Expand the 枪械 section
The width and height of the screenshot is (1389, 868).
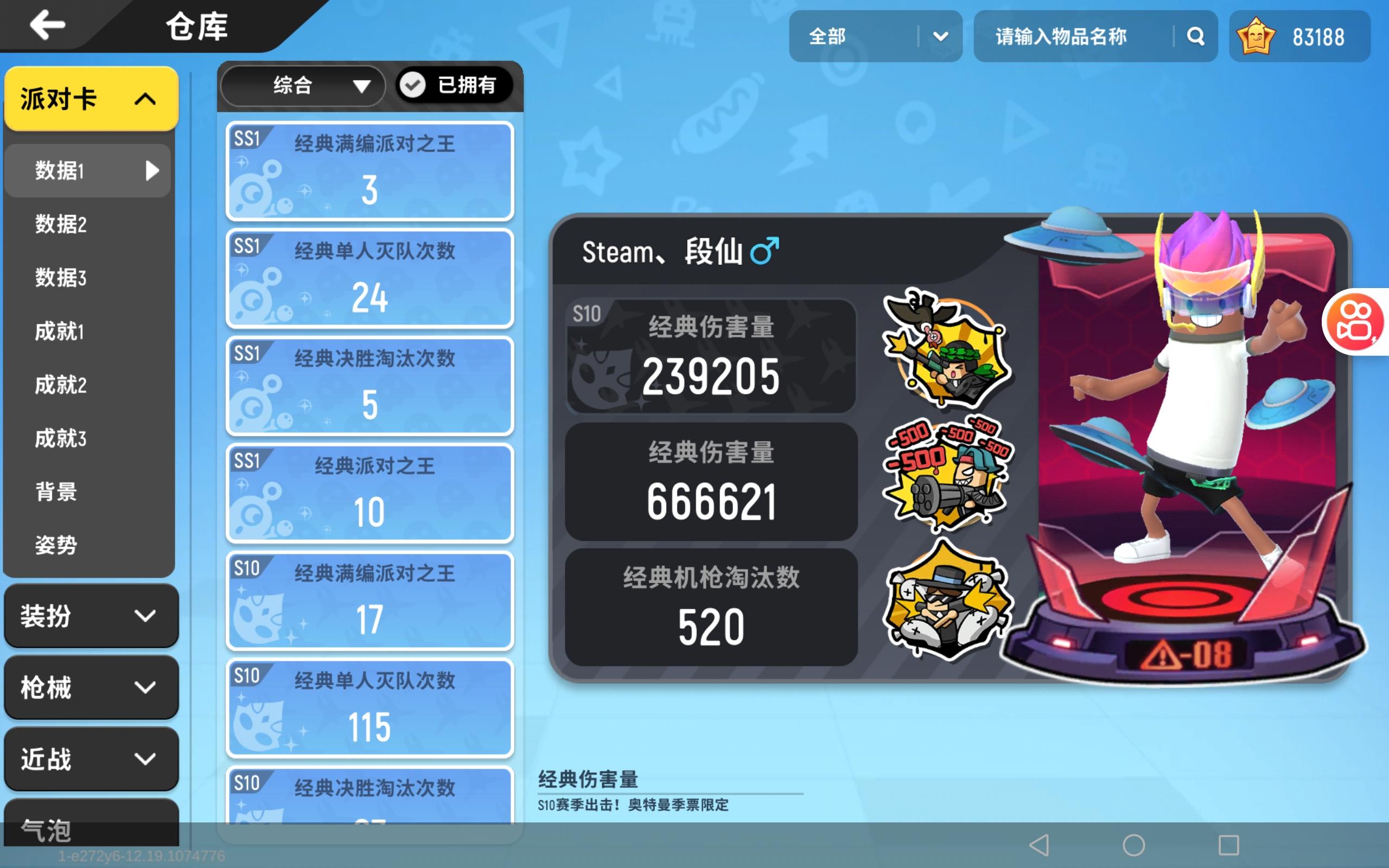coord(91,688)
